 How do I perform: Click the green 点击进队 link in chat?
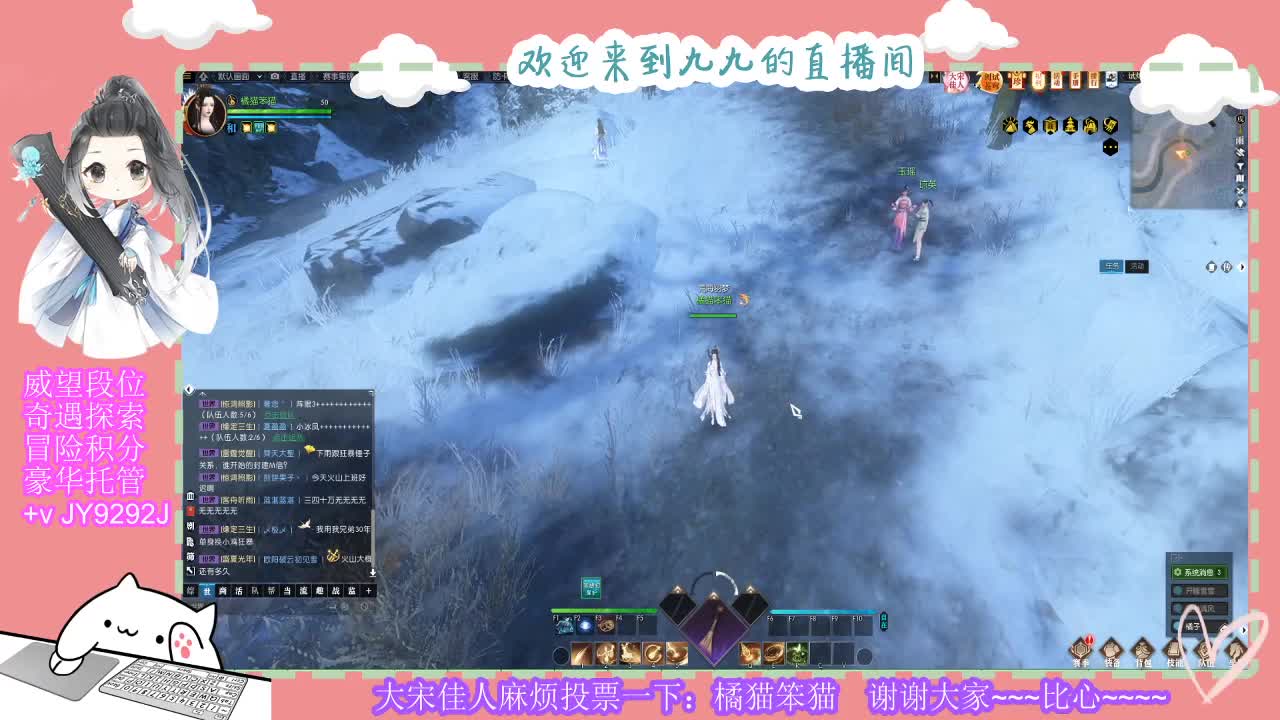(281, 416)
